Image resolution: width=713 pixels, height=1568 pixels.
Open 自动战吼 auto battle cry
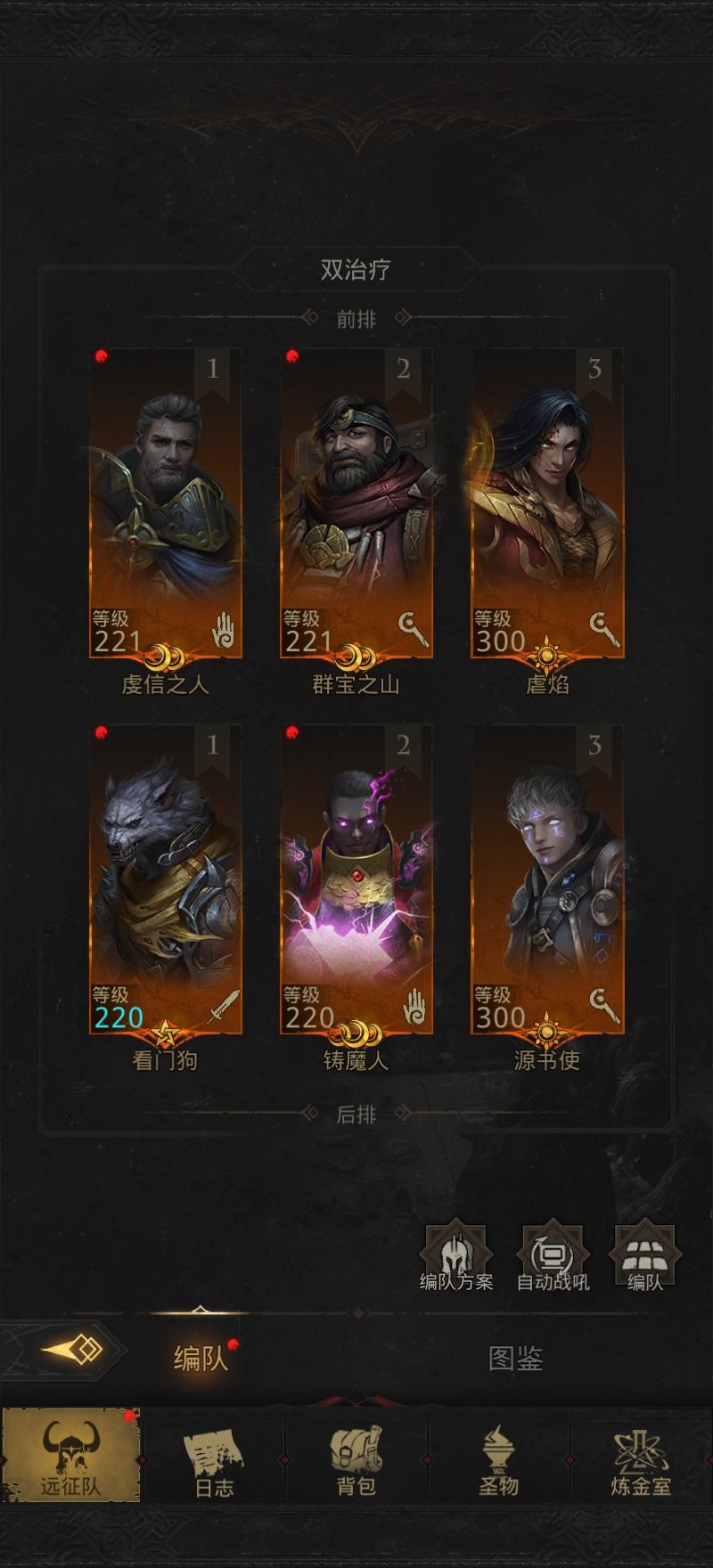553,1257
